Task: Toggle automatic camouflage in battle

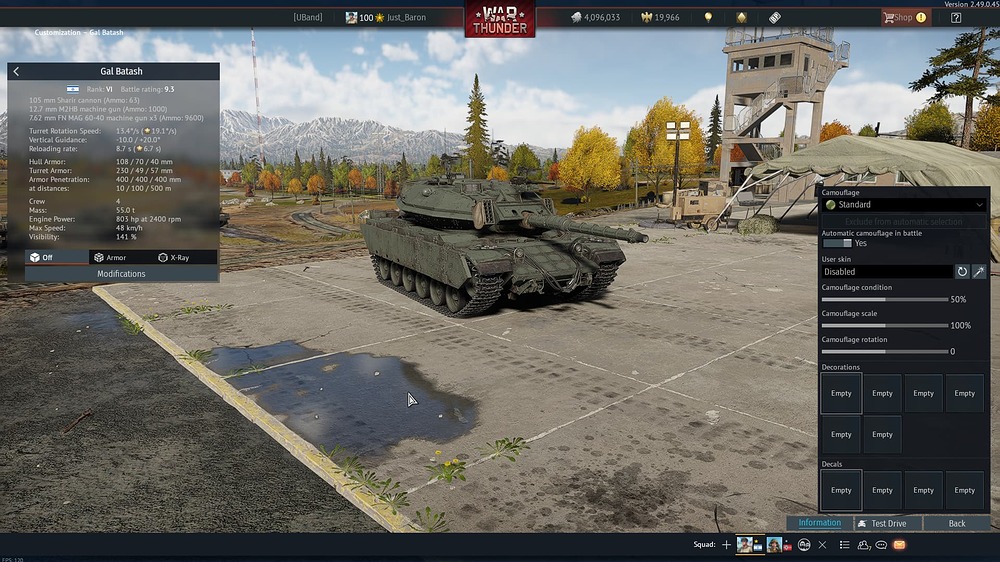Action: coord(837,243)
